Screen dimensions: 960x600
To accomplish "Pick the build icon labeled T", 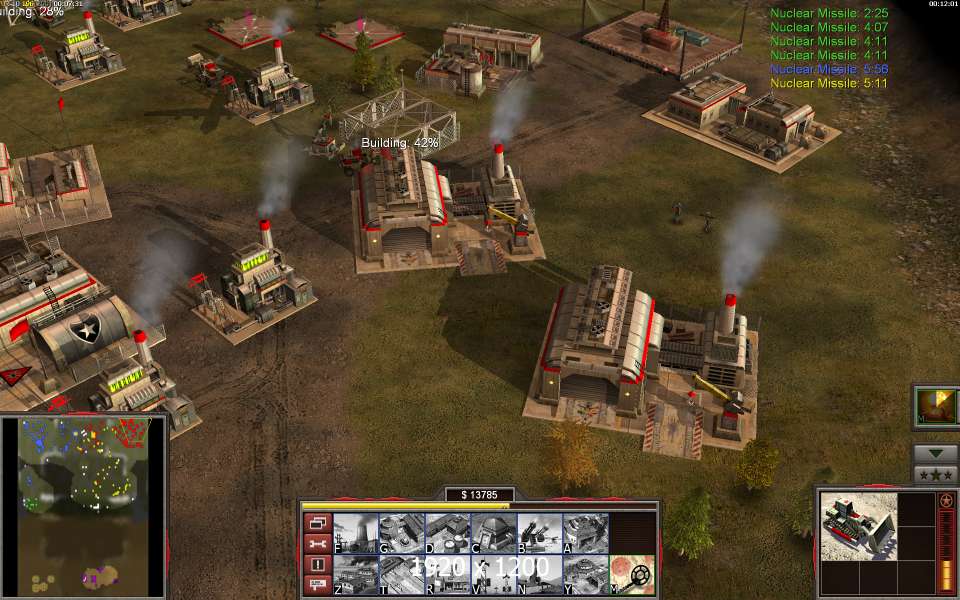I will (x=401, y=575).
